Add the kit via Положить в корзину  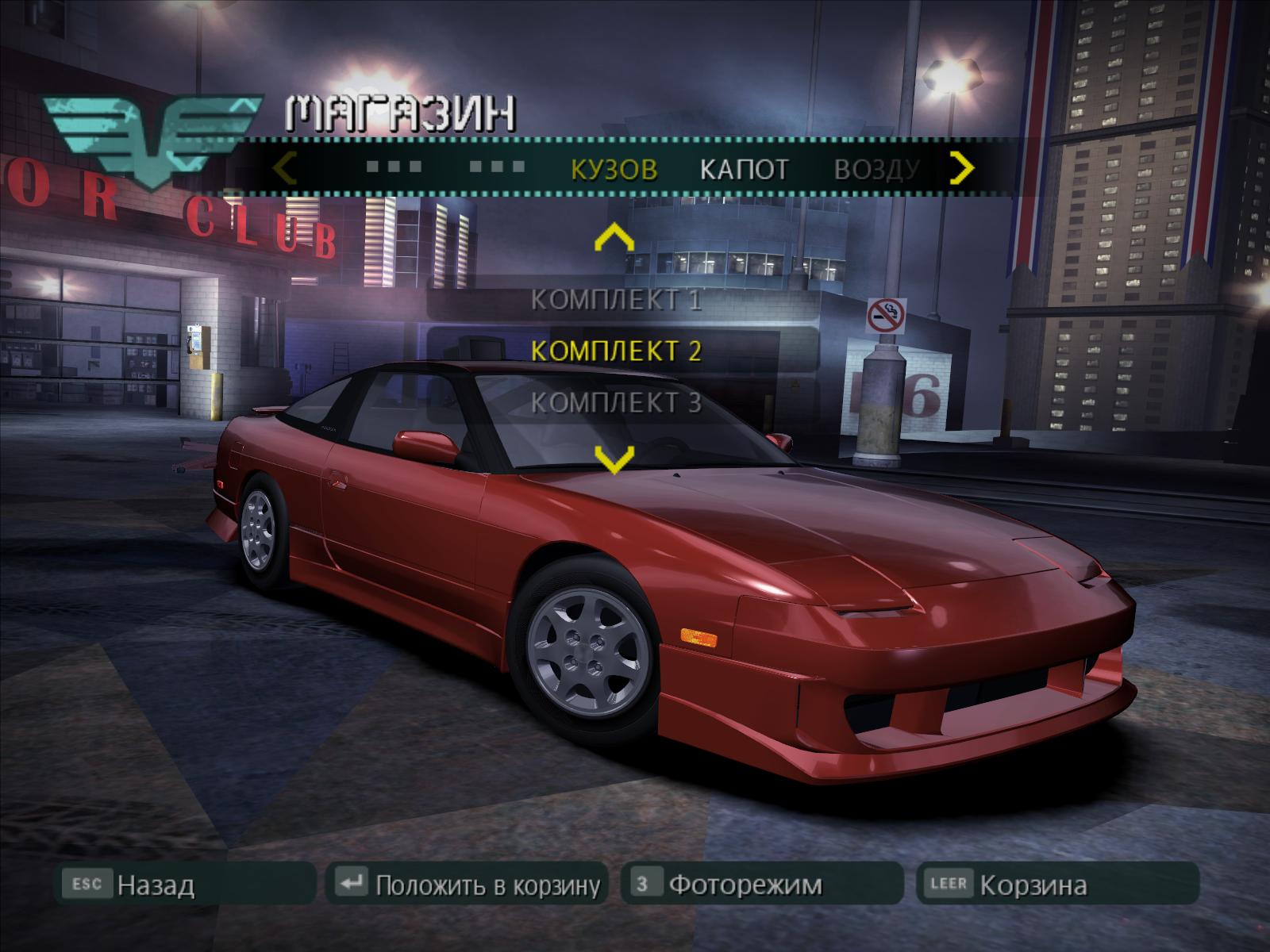tap(467, 884)
